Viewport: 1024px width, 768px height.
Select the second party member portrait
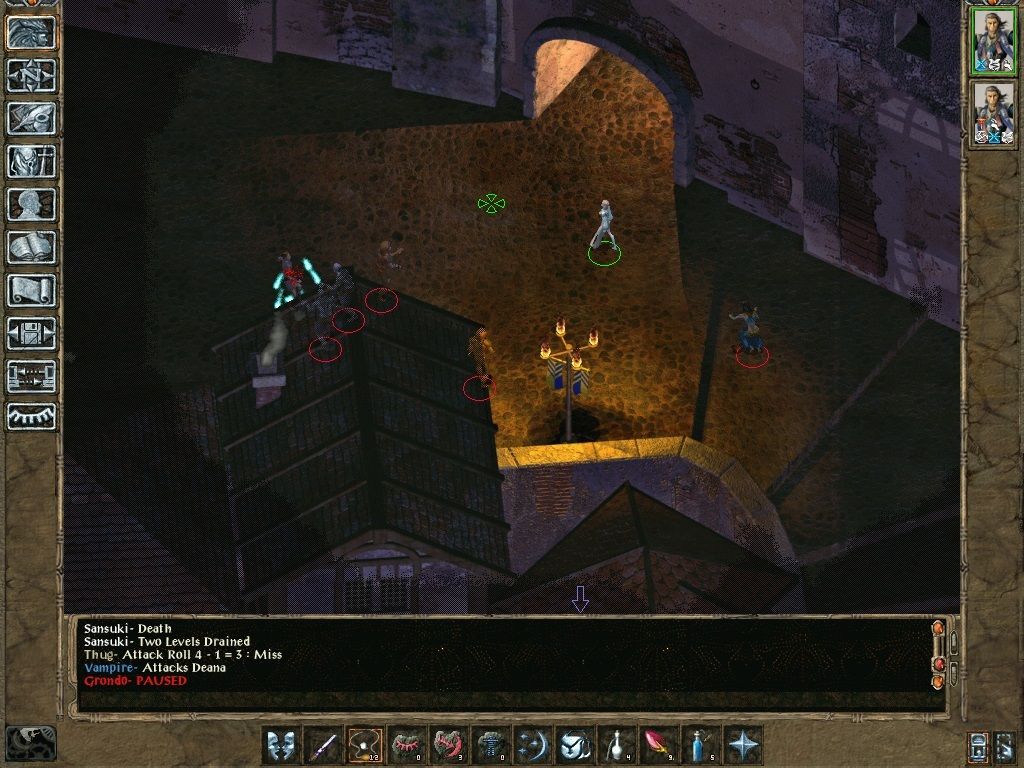(x=993, y=115)
